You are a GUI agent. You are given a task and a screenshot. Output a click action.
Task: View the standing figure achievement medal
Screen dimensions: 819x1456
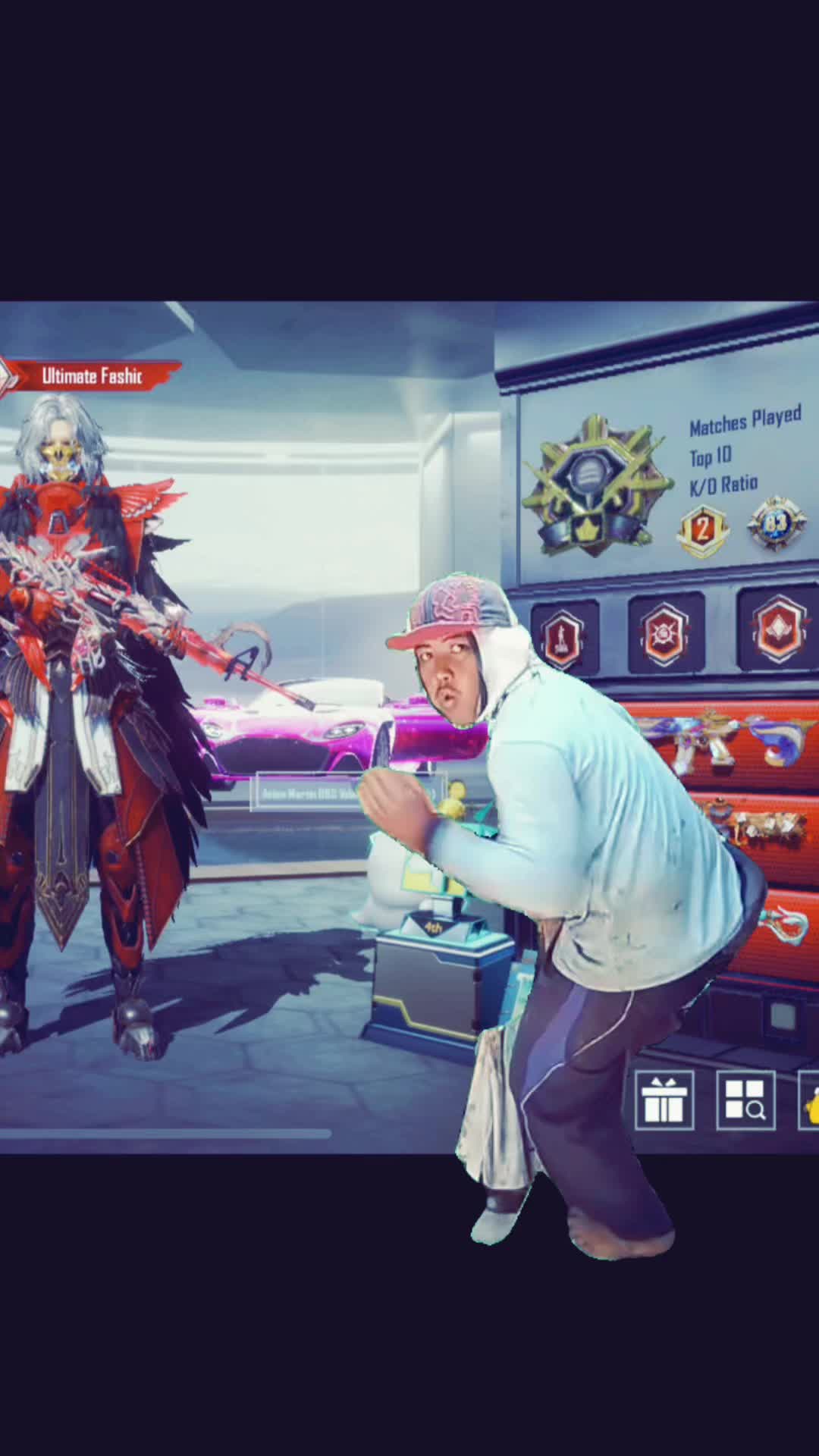564,634
